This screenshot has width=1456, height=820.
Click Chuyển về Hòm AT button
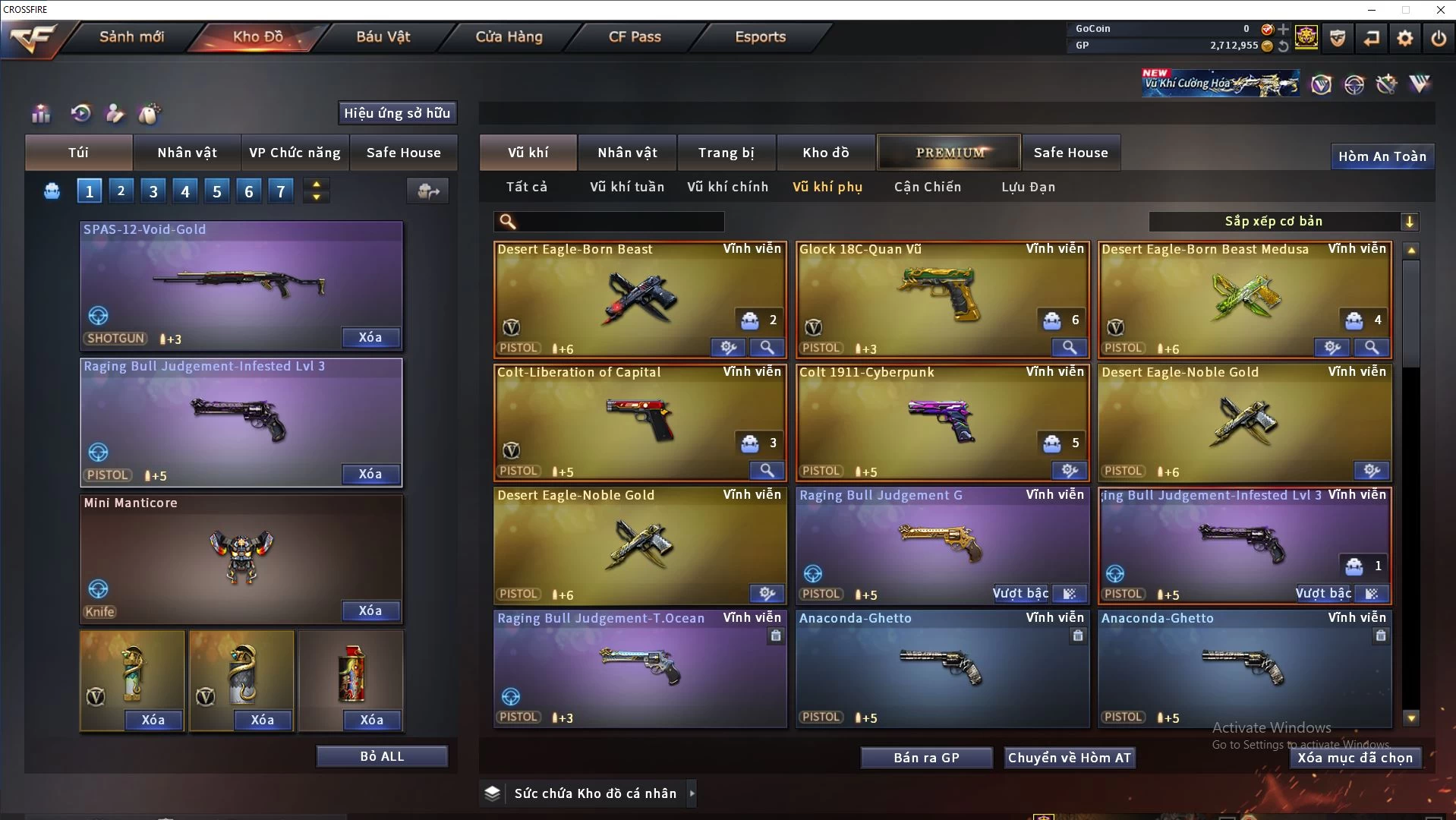tap(1069, 758)
